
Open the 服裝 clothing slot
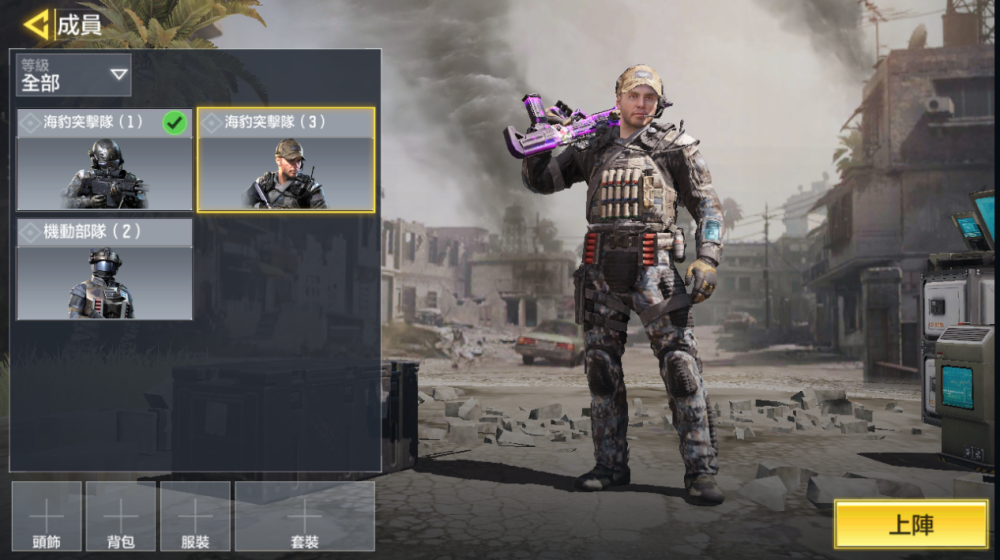click(195, 517)
